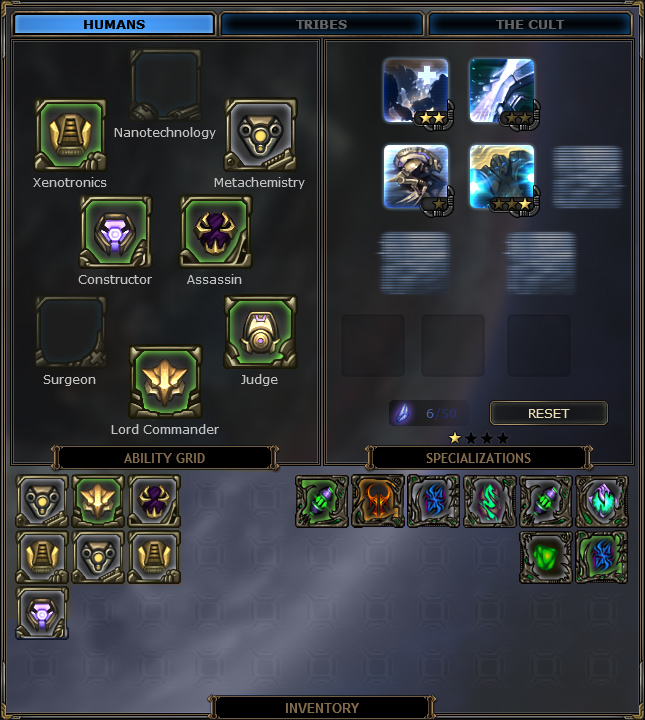The width and height of the screenshot is (645, 720).
Task: Reset the specializations
Action: click(x=548, y=413)
